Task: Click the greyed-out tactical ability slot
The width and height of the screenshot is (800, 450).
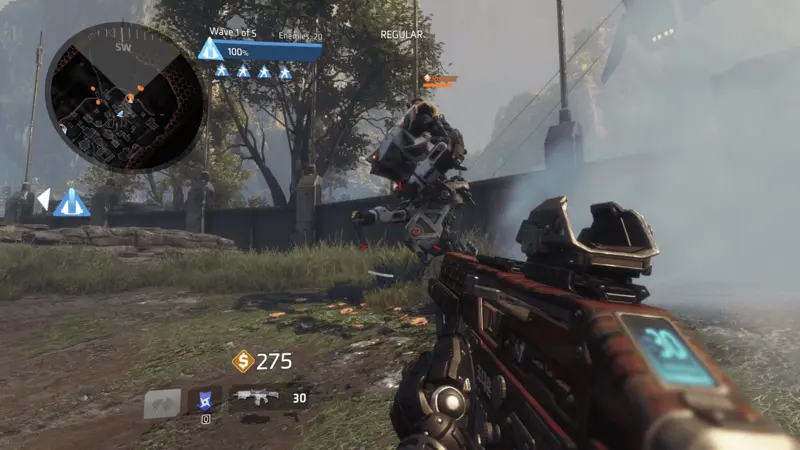Action: [x=162, y=403]
